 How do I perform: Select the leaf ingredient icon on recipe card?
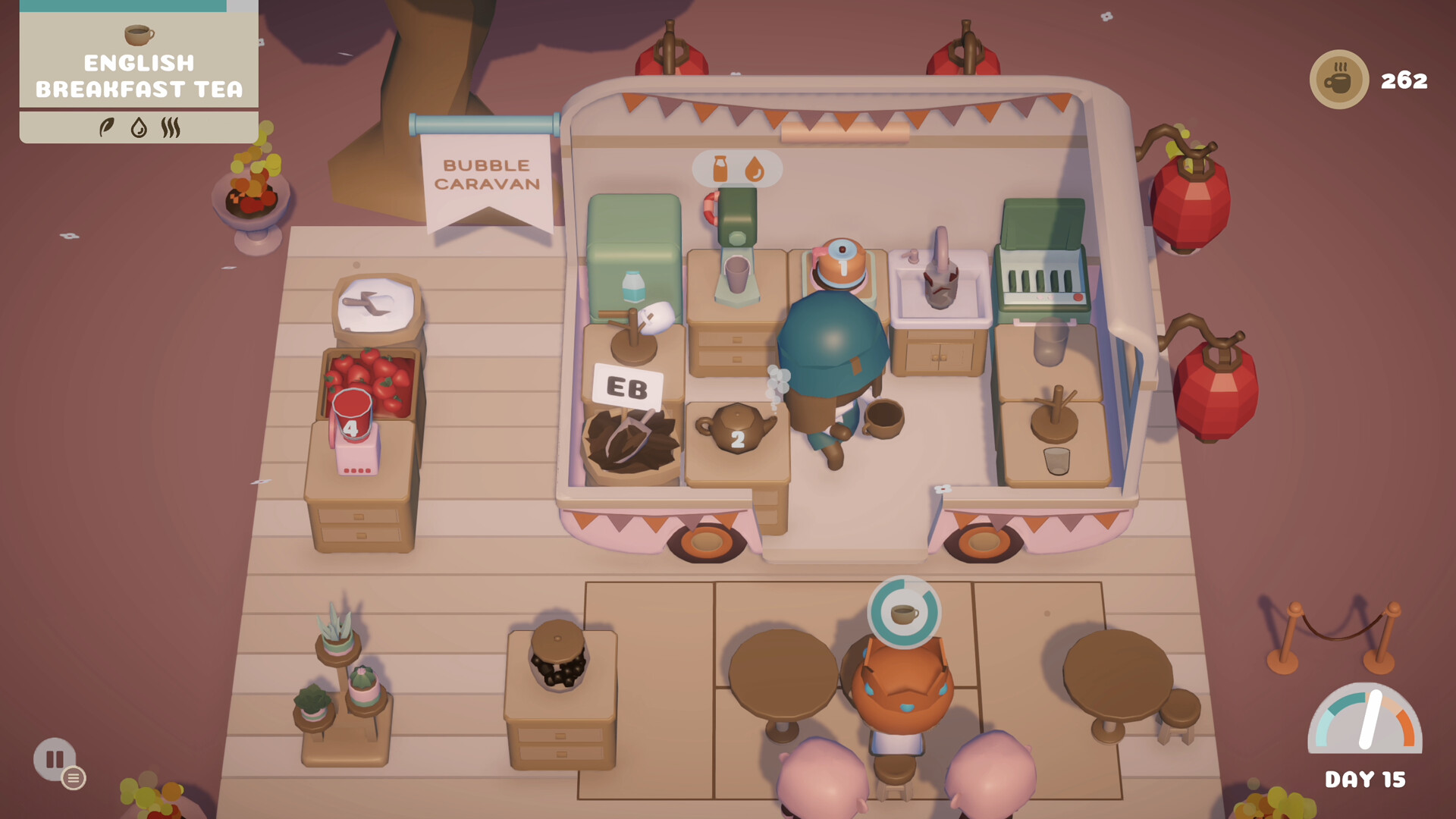(x=108, y=127)
